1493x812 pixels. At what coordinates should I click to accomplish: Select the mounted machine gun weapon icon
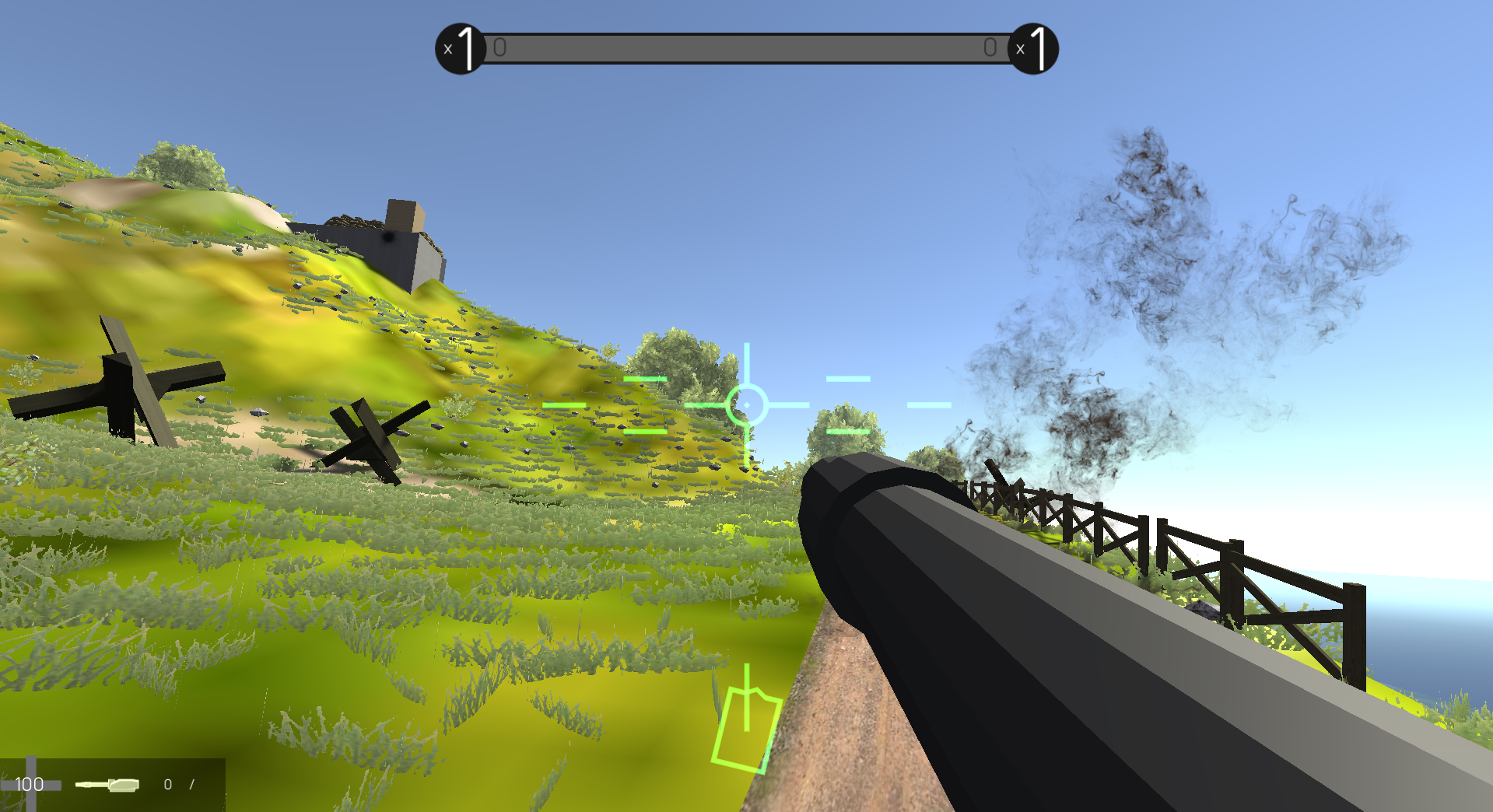[107, 785]
